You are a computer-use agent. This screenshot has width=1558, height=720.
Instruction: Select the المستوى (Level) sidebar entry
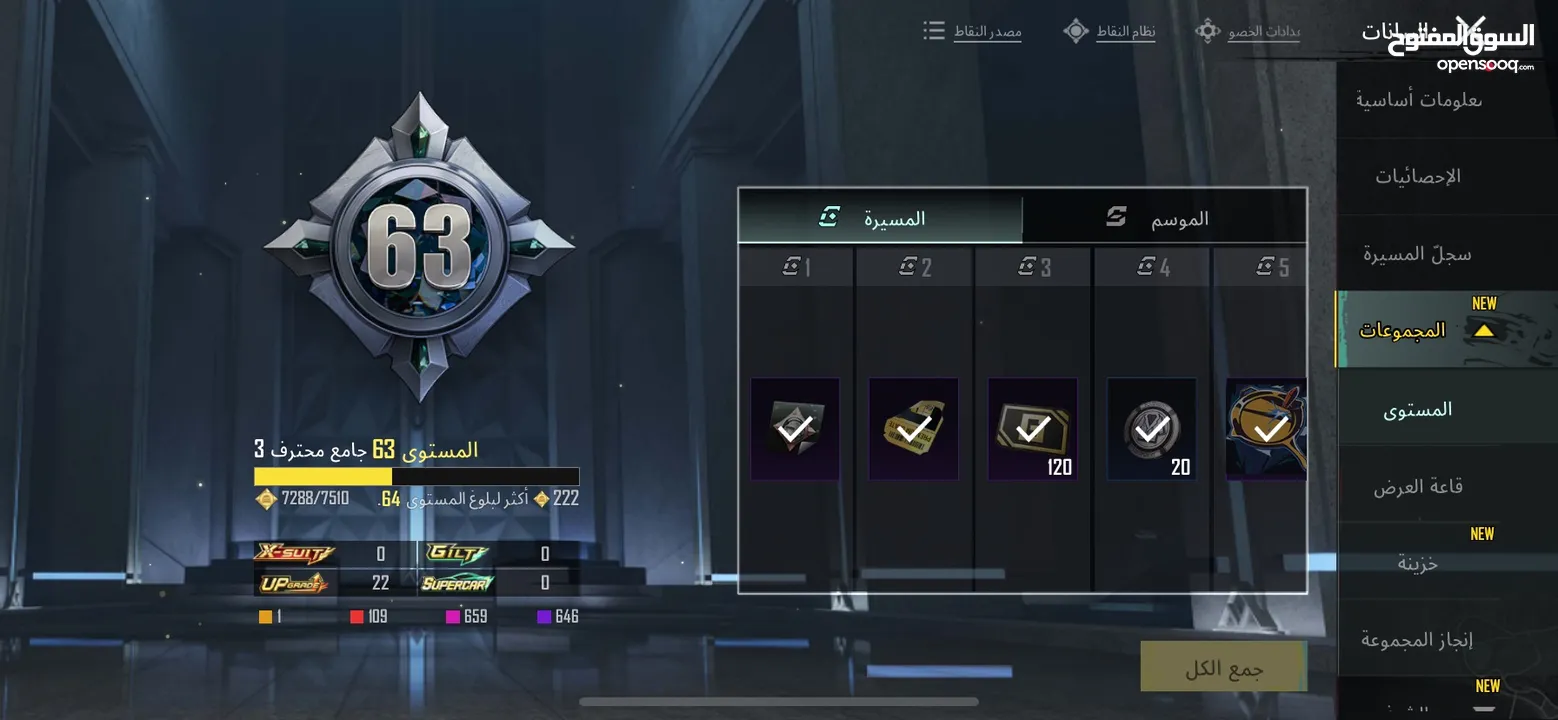tap(1418, 409)
